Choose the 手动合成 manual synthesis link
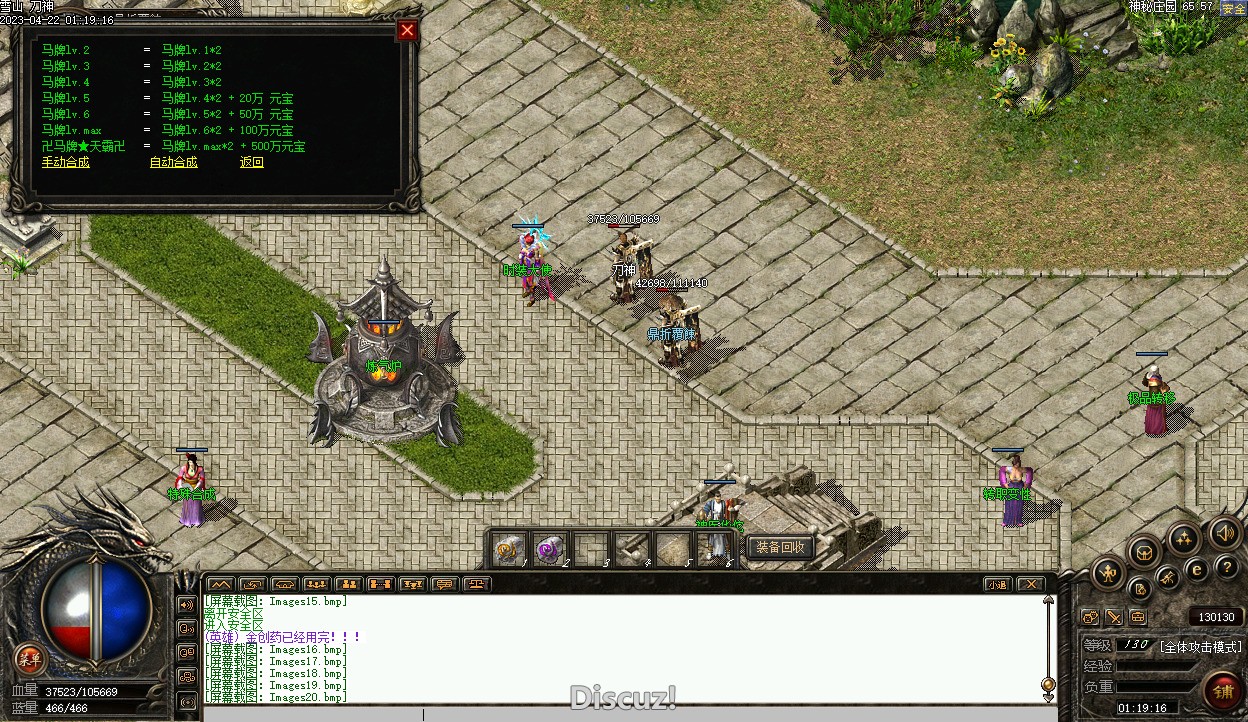The height and width of the screenshot is (722, 1248). point(65,162)
